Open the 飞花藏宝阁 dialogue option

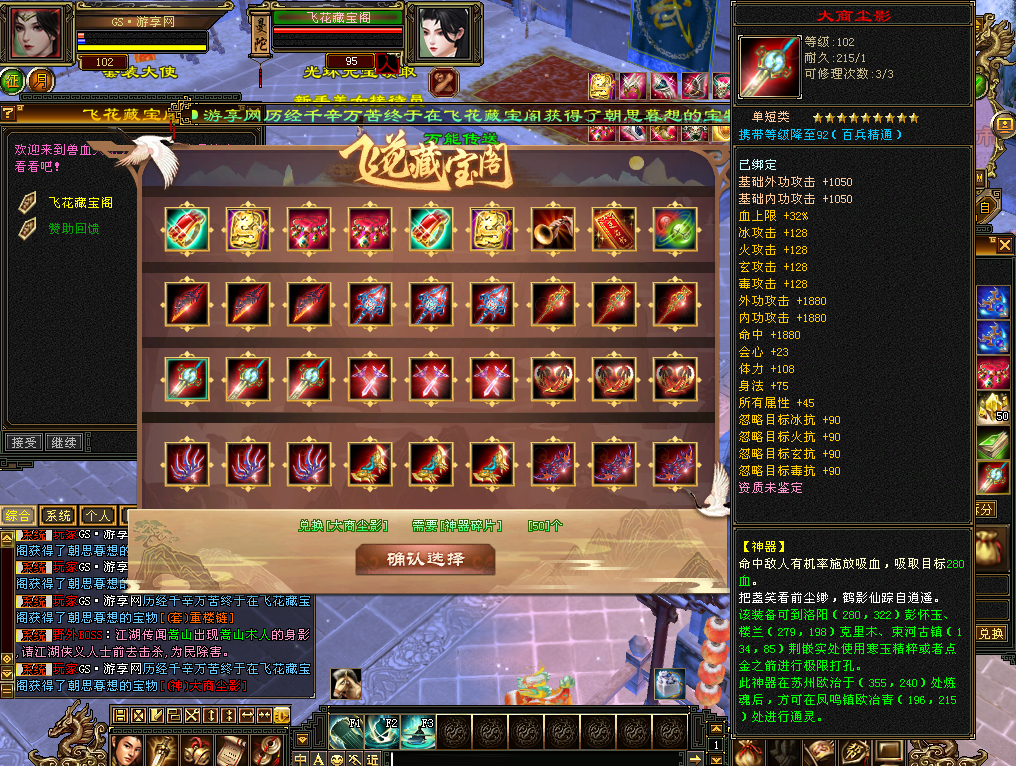81,202
